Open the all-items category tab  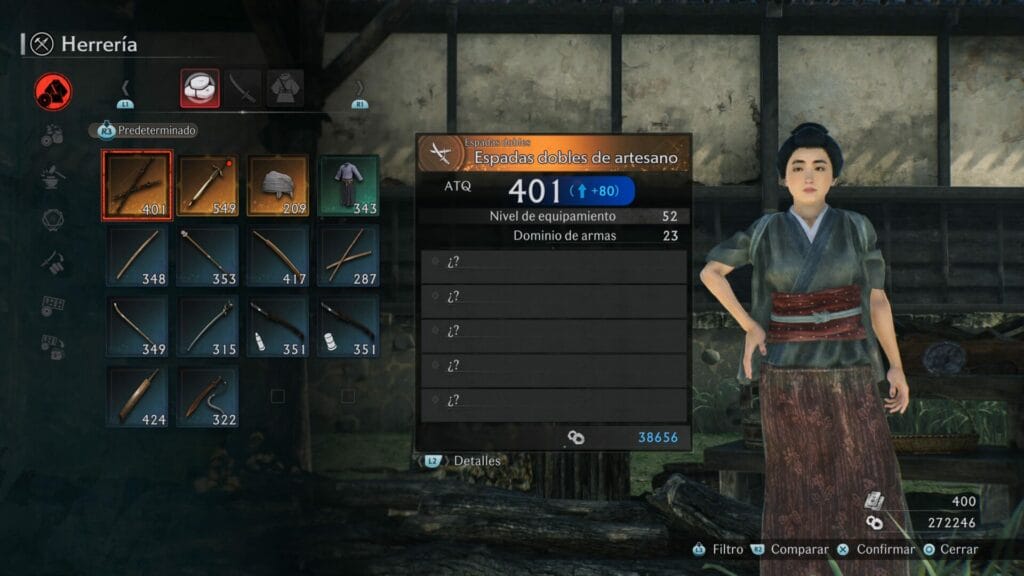pyautogui.click(x=199, y=88)
